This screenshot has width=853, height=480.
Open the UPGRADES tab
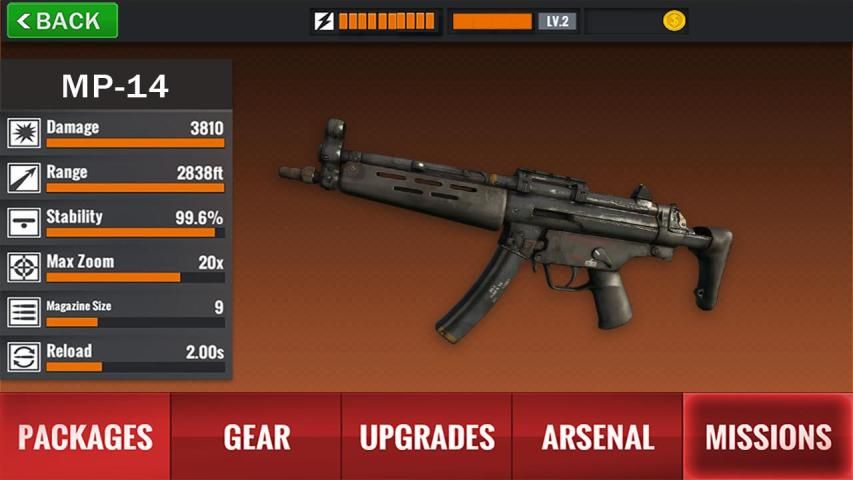[x=427, y=436]
